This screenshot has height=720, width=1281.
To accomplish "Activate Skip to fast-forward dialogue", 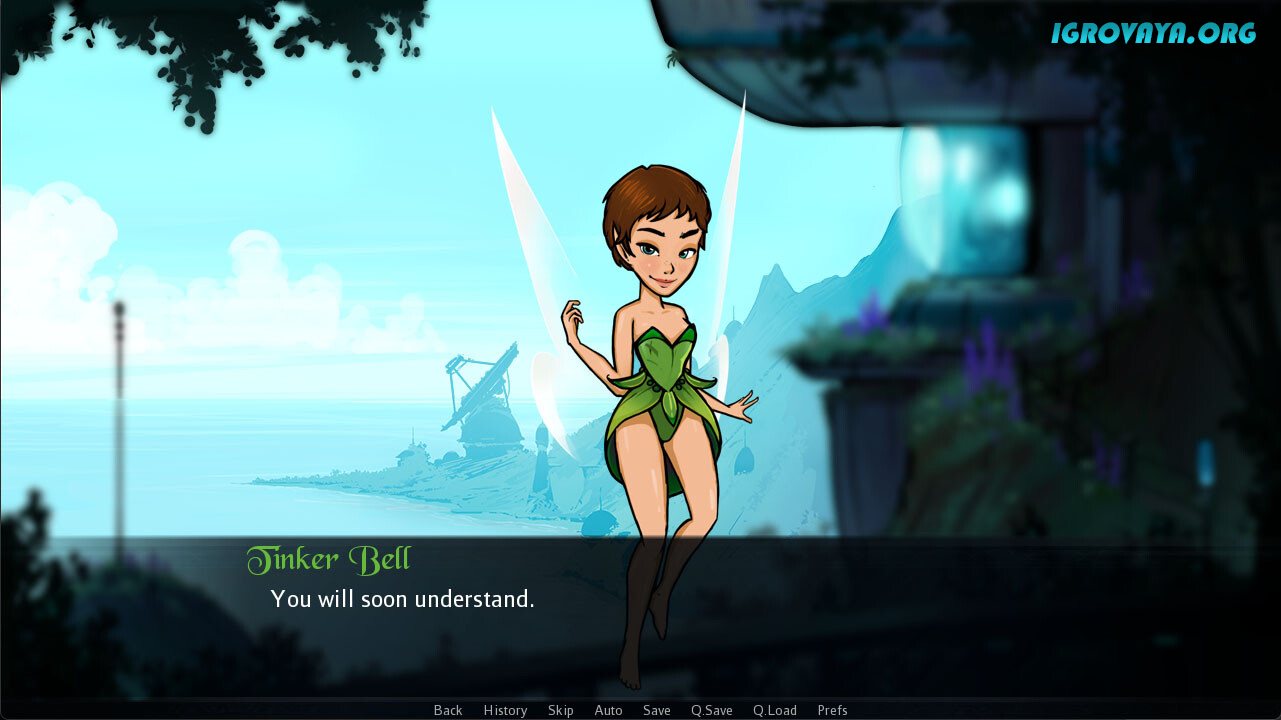I will pos(561,710).
